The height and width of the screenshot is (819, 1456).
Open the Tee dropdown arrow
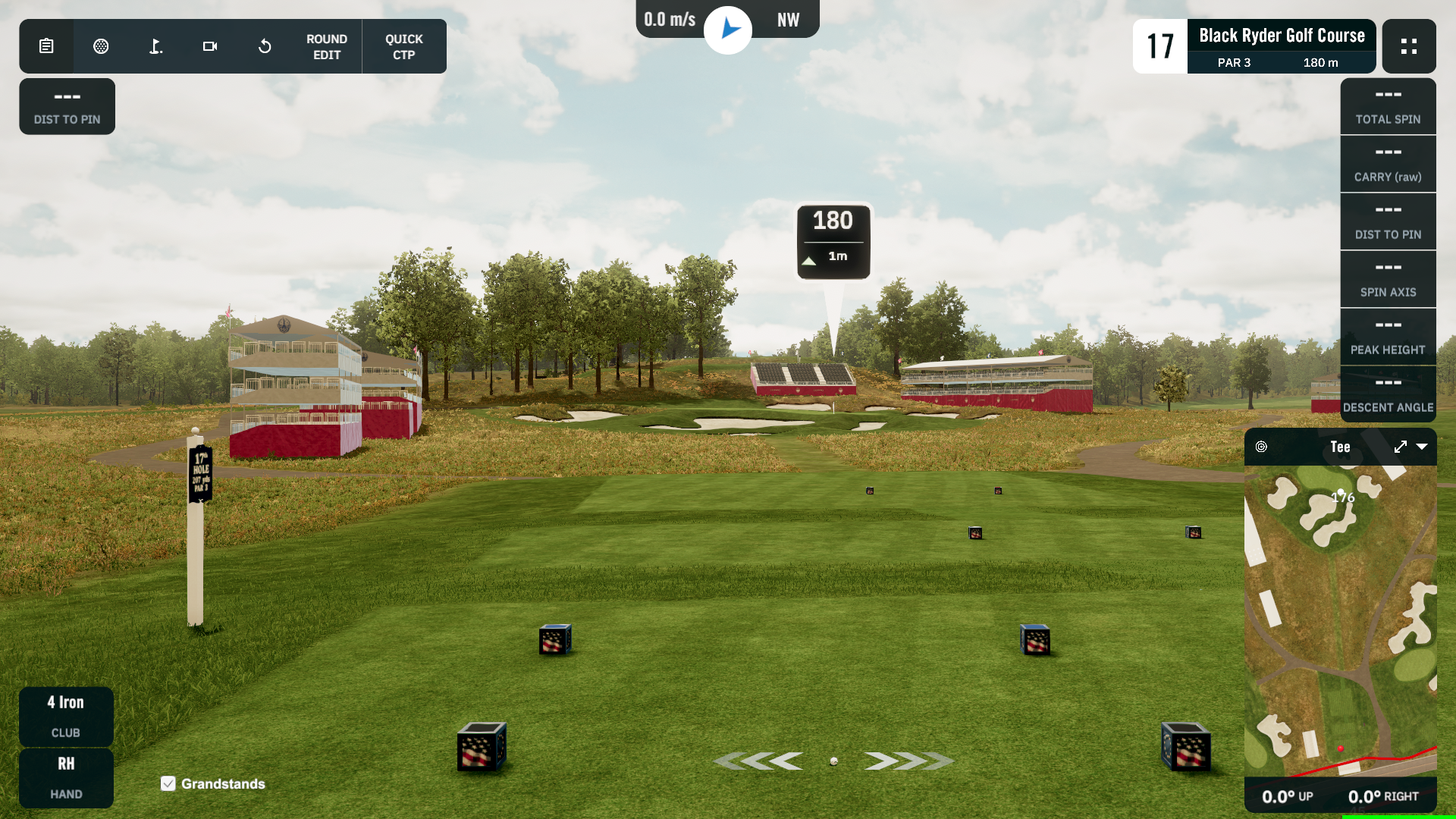pyautogui.click(x=1422, y=447)
